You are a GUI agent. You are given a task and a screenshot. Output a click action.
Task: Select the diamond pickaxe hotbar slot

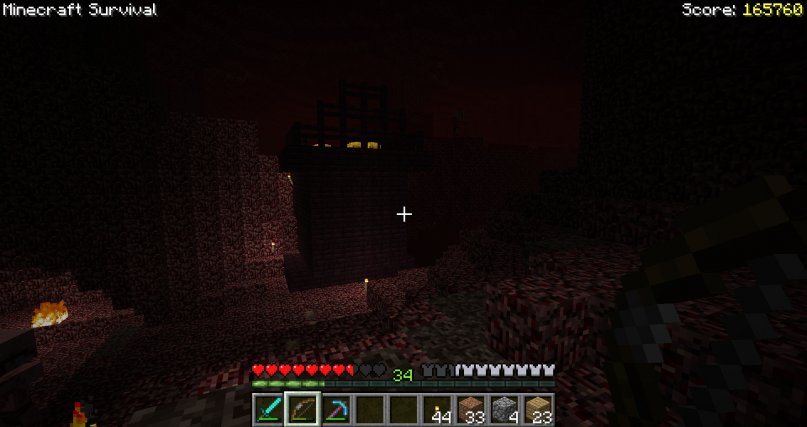[x=335, y=410]
